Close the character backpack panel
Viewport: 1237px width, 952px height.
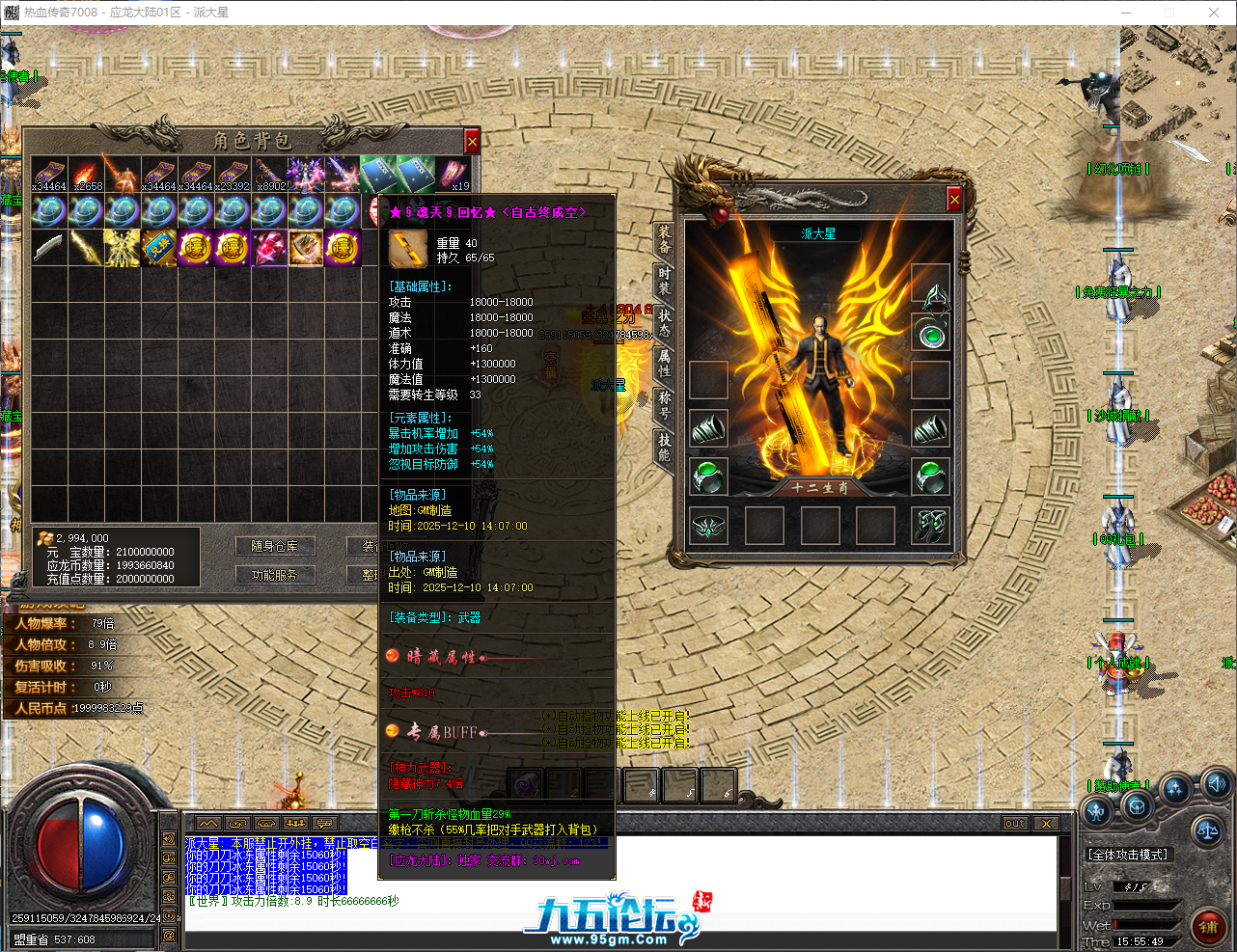(x=472, y=142)
